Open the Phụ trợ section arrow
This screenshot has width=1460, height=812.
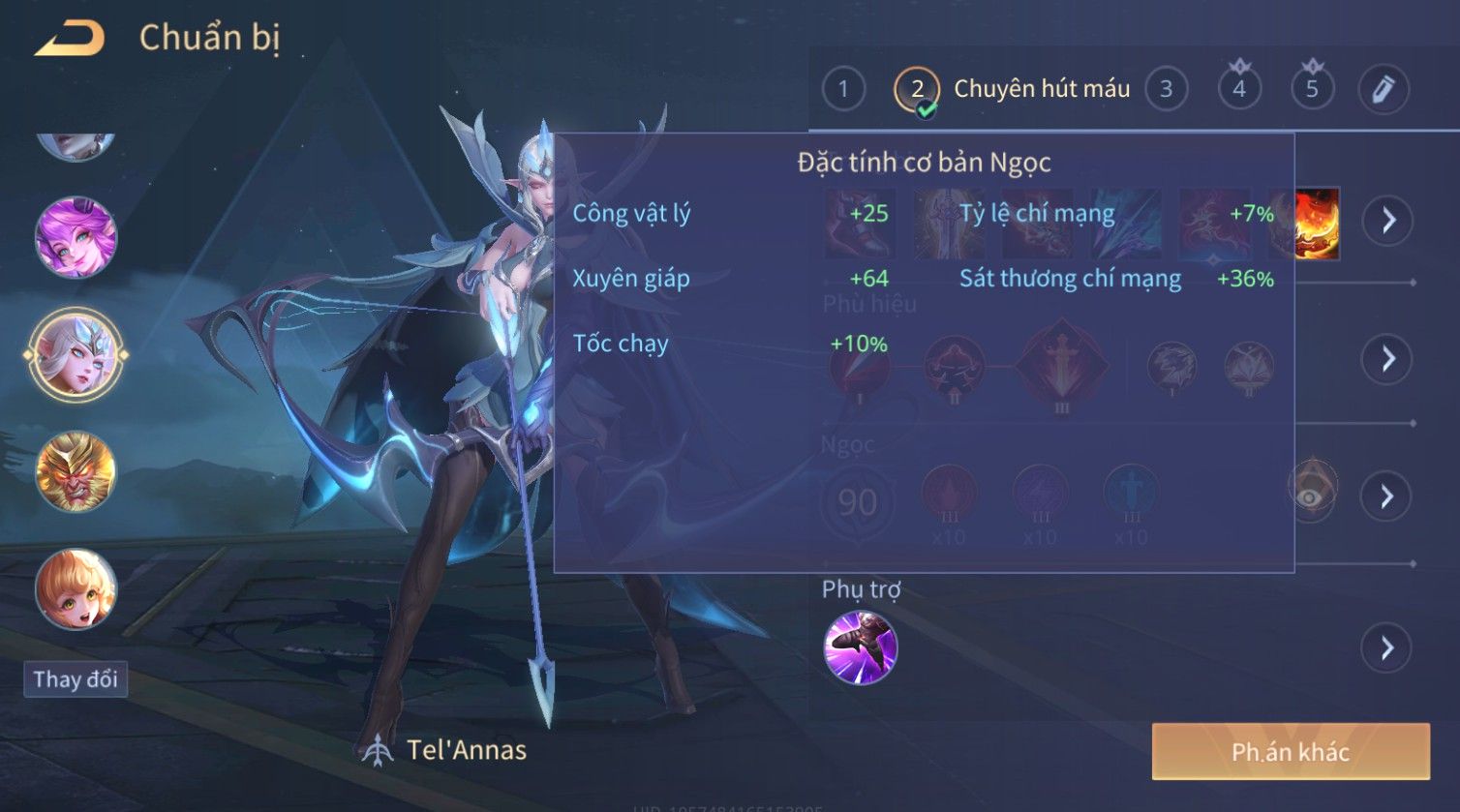(x=1387, y=647)
